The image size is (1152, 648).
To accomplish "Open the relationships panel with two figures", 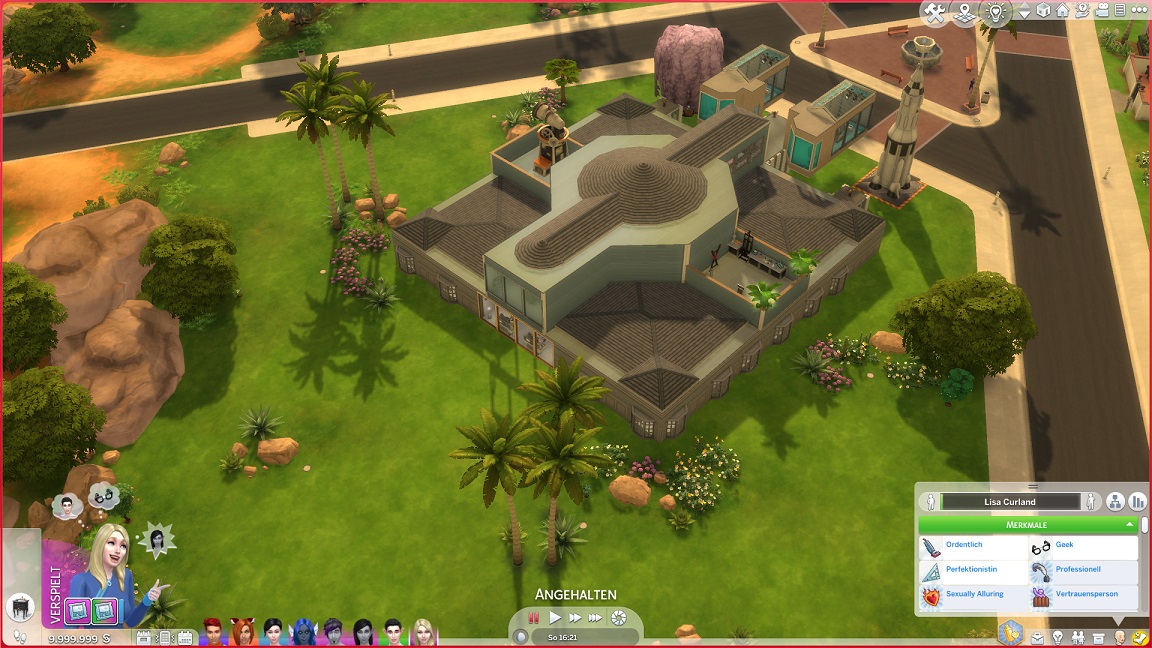I will click(x=1078, y=637).
